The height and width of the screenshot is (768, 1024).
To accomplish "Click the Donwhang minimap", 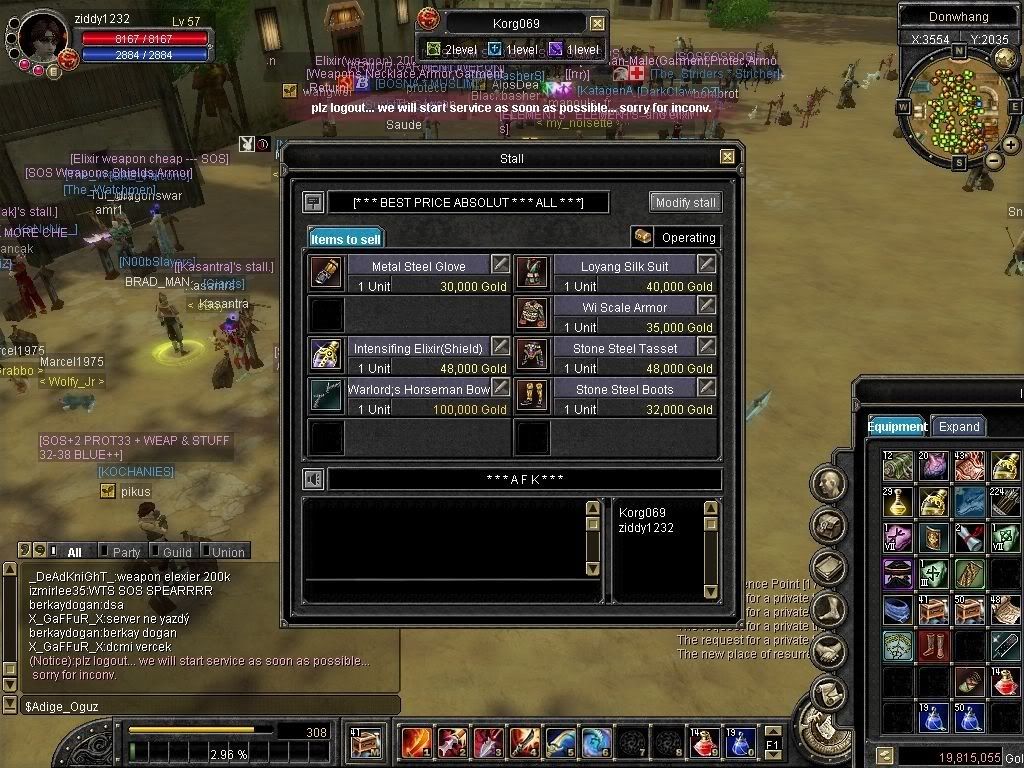I will (x=958, y=106).
